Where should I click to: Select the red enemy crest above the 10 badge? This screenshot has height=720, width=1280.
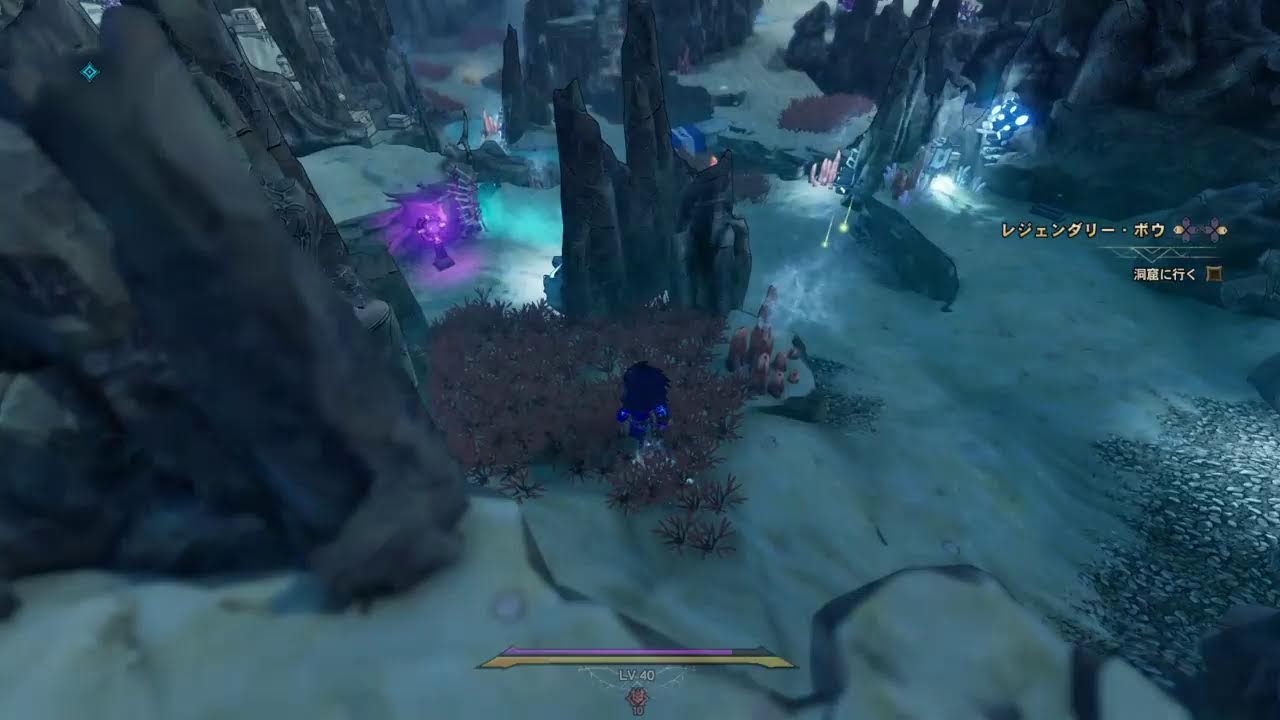click(637, 697)
